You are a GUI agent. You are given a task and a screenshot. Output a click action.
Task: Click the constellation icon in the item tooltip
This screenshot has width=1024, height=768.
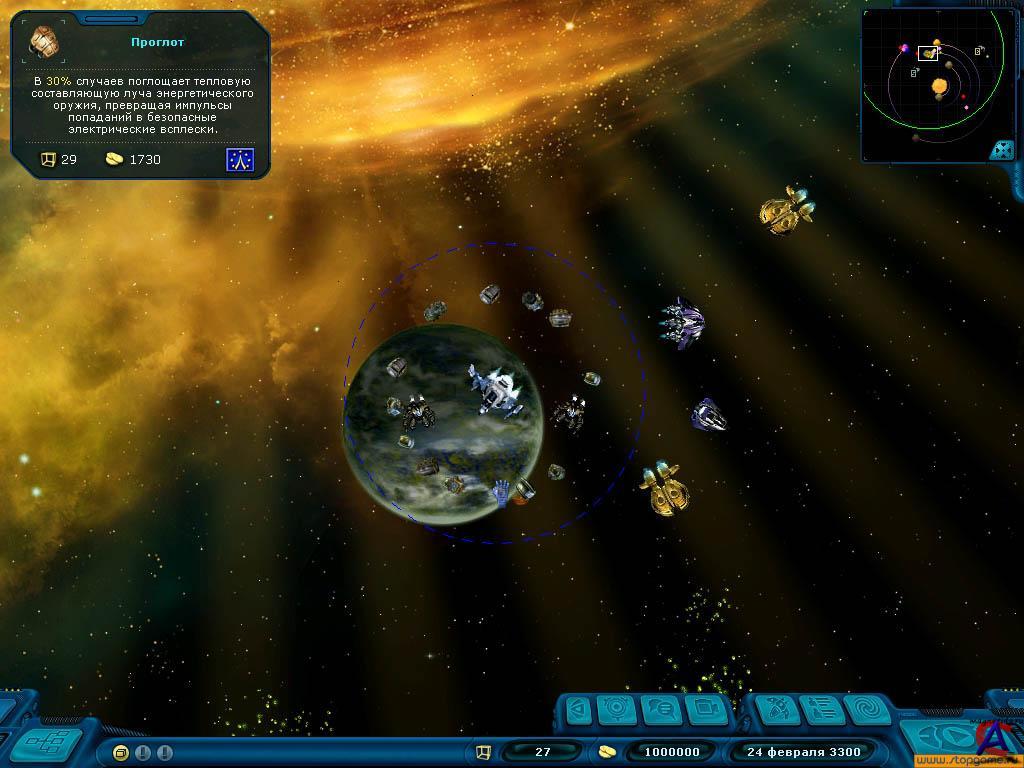tap(240, 159)
